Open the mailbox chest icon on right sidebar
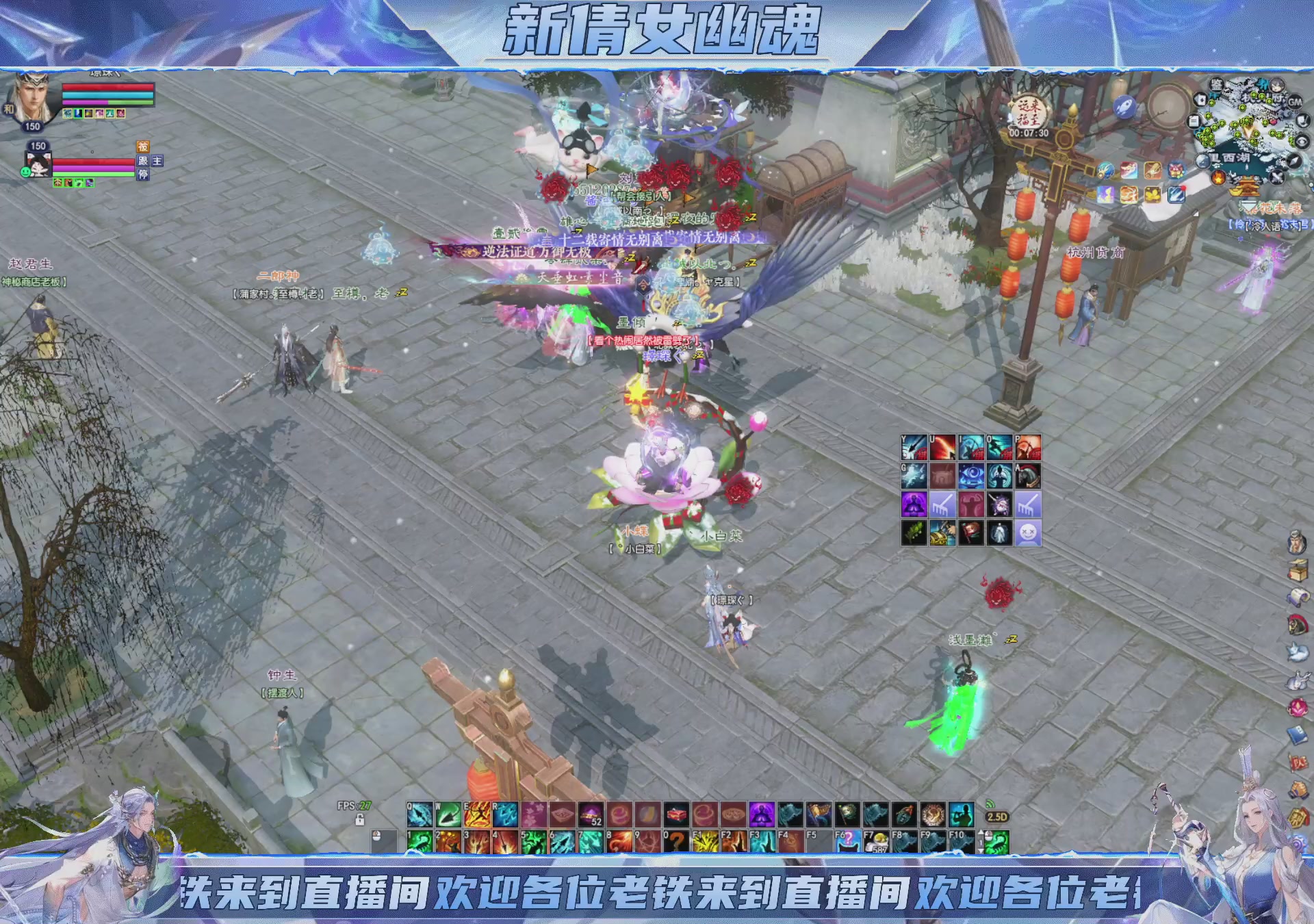 pos(1298,569)
